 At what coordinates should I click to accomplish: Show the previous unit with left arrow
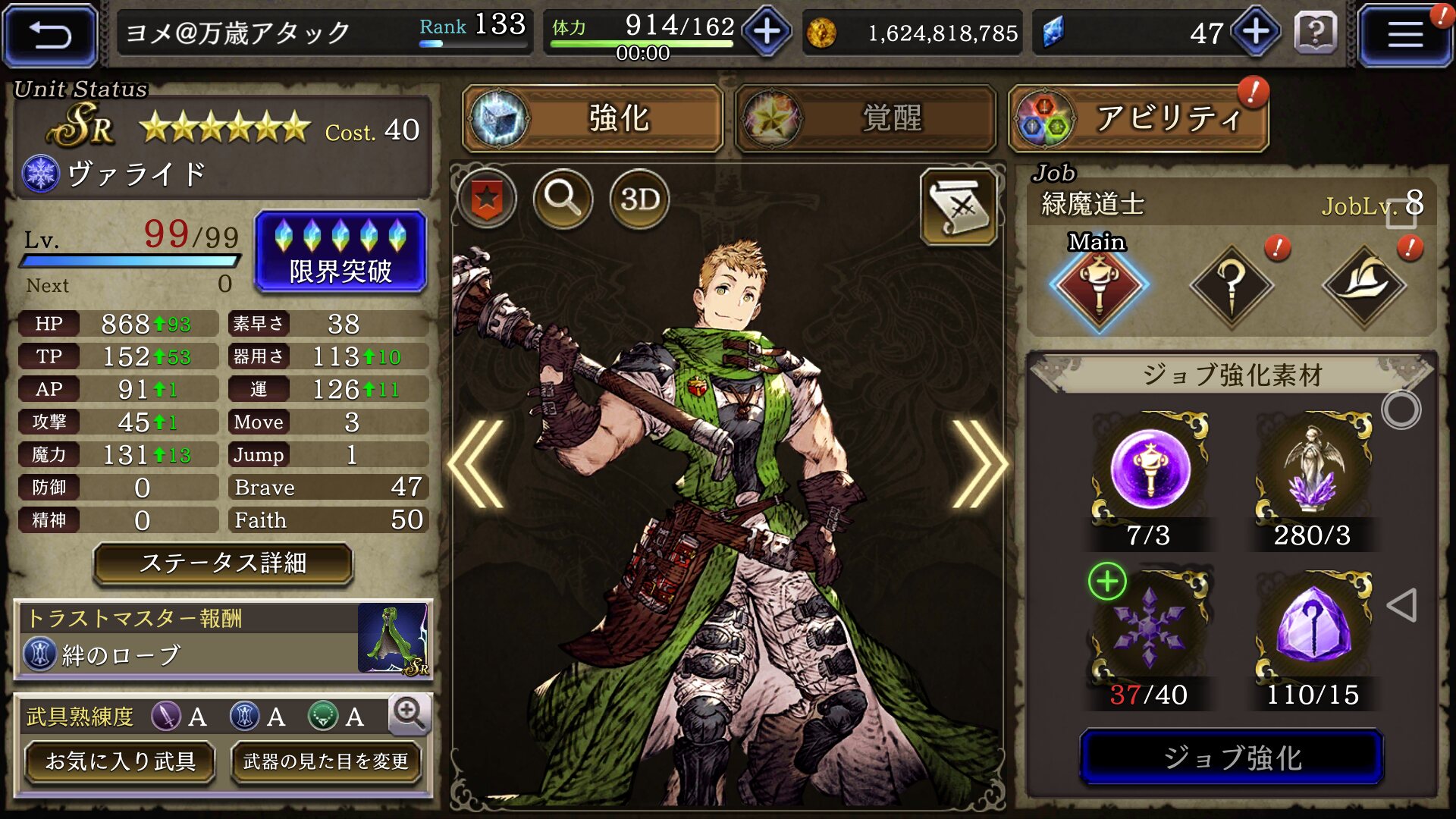coord(478,464)
